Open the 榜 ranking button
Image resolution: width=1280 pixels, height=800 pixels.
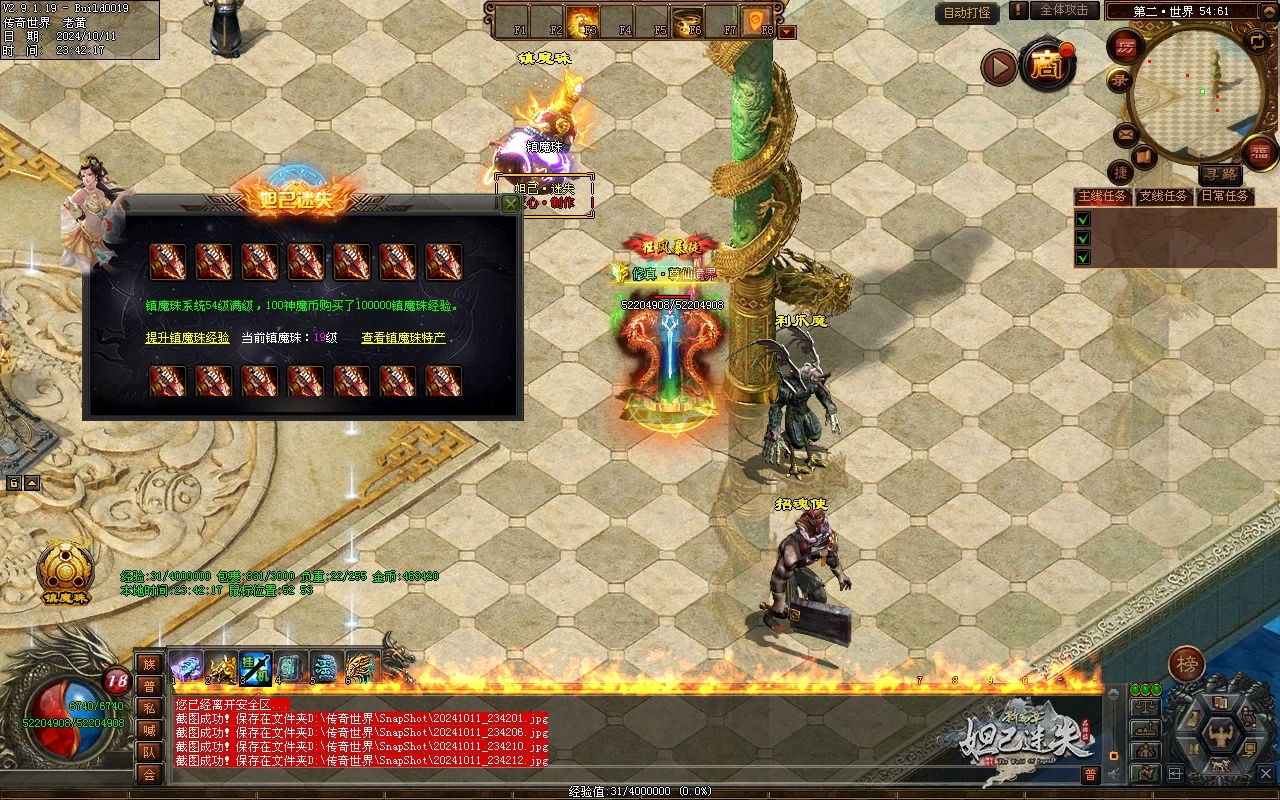click(x=1187, y=664)
